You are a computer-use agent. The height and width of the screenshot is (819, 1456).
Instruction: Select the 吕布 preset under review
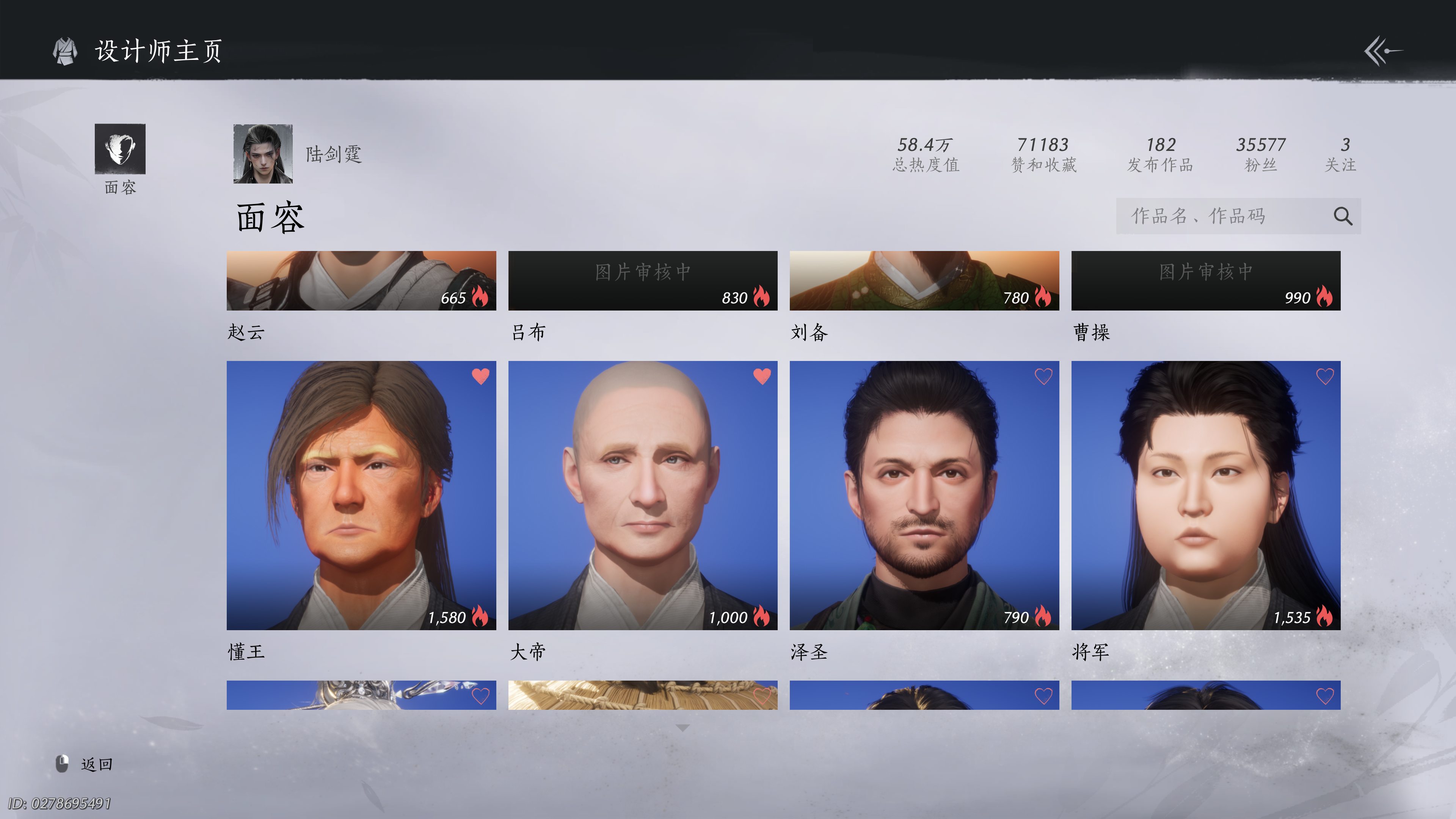click(643, 280)
